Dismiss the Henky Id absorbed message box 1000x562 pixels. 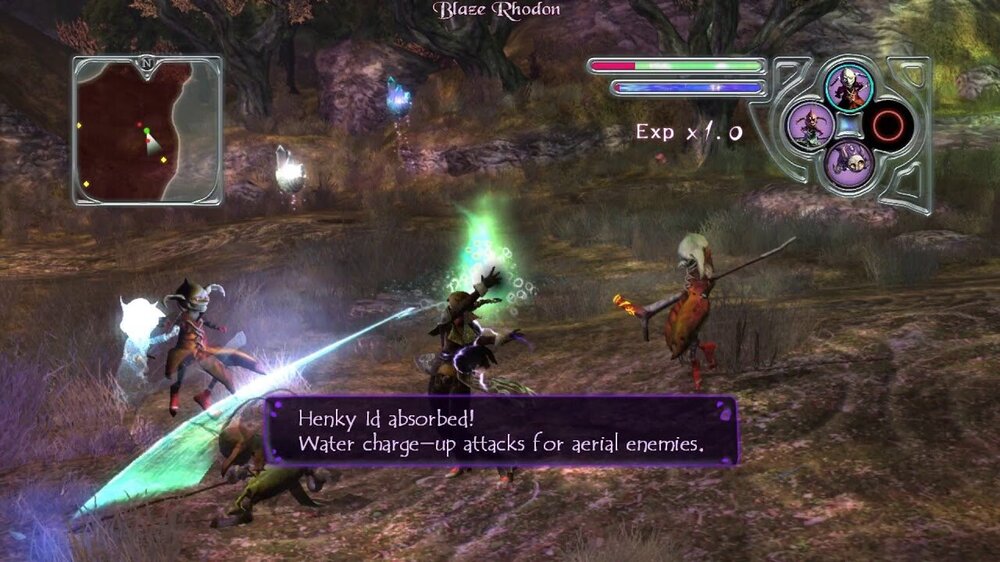(x=501, y=431)
